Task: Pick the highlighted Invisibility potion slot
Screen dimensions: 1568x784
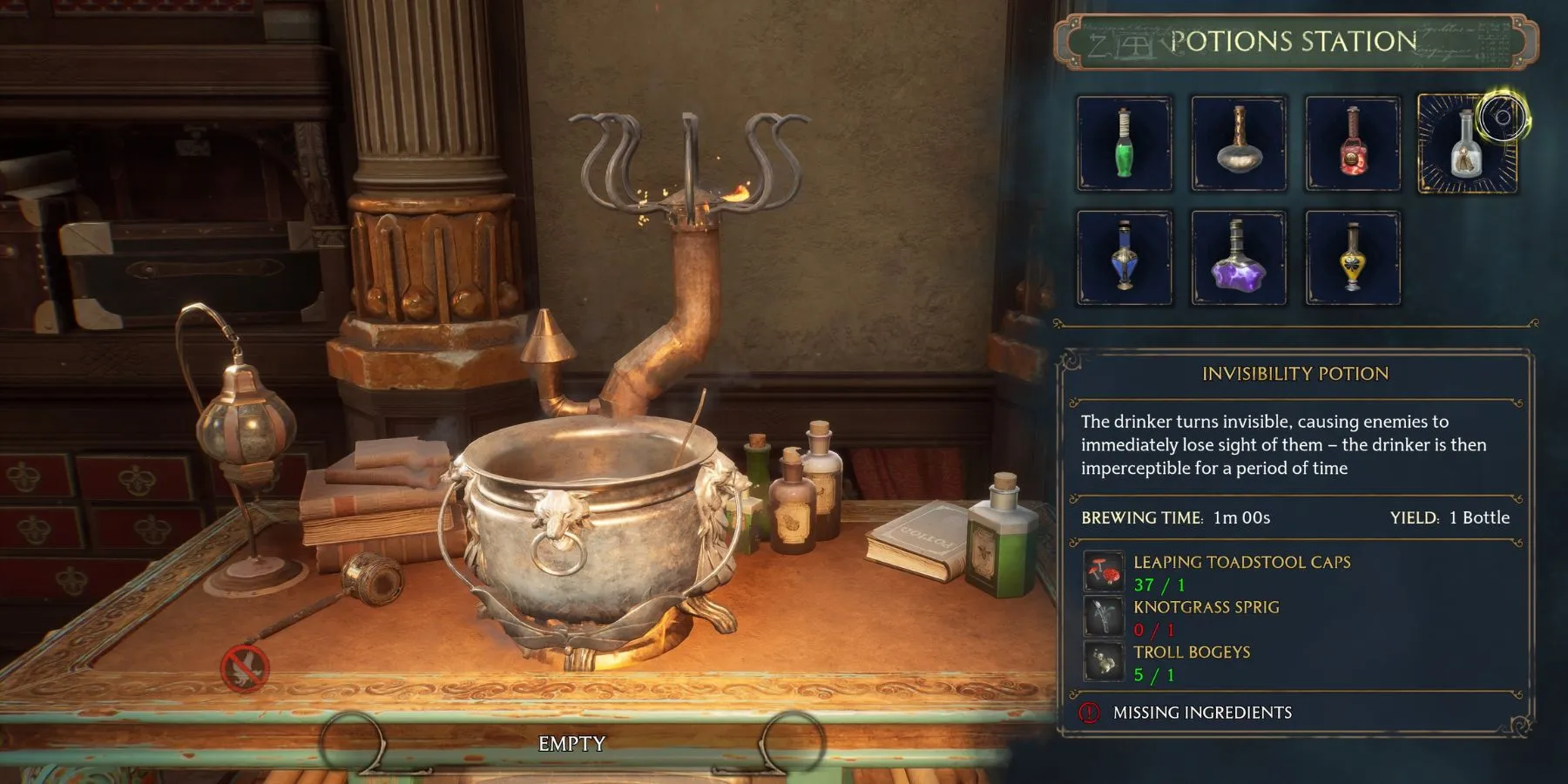Action: 1467,144
